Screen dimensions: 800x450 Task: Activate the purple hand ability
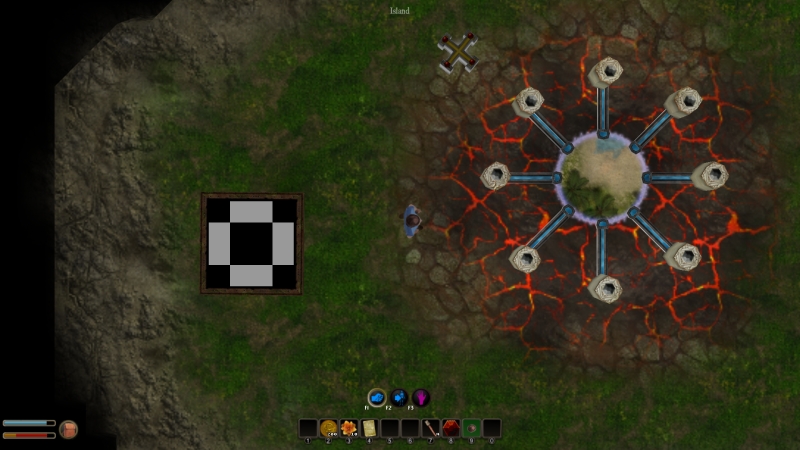pos(421,397)
